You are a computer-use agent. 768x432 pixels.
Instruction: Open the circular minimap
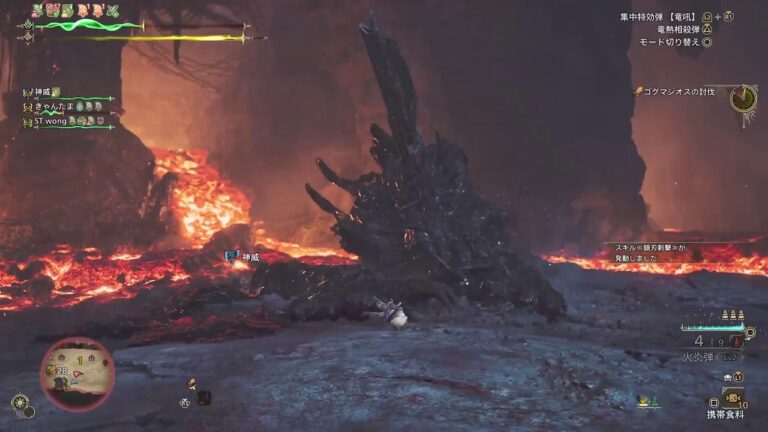click(x=77, y=374)
